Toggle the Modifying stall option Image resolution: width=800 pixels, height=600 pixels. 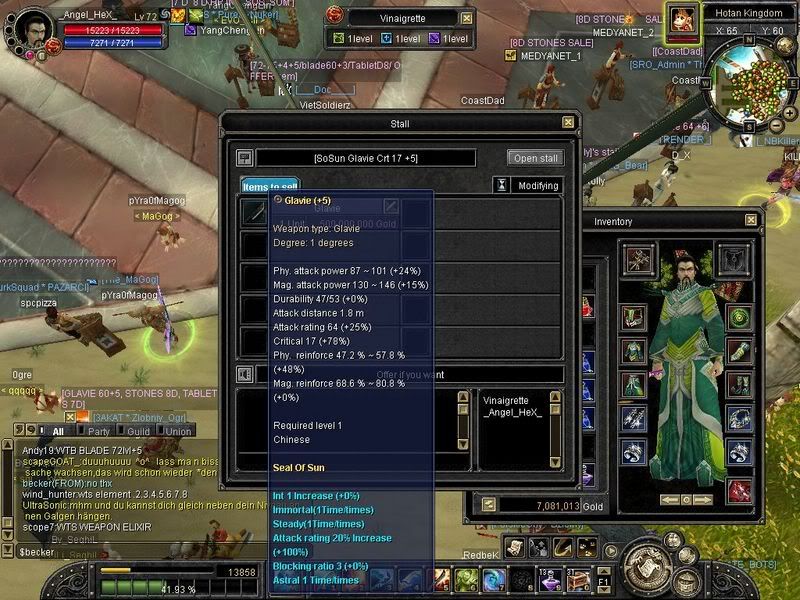[528, 186]
